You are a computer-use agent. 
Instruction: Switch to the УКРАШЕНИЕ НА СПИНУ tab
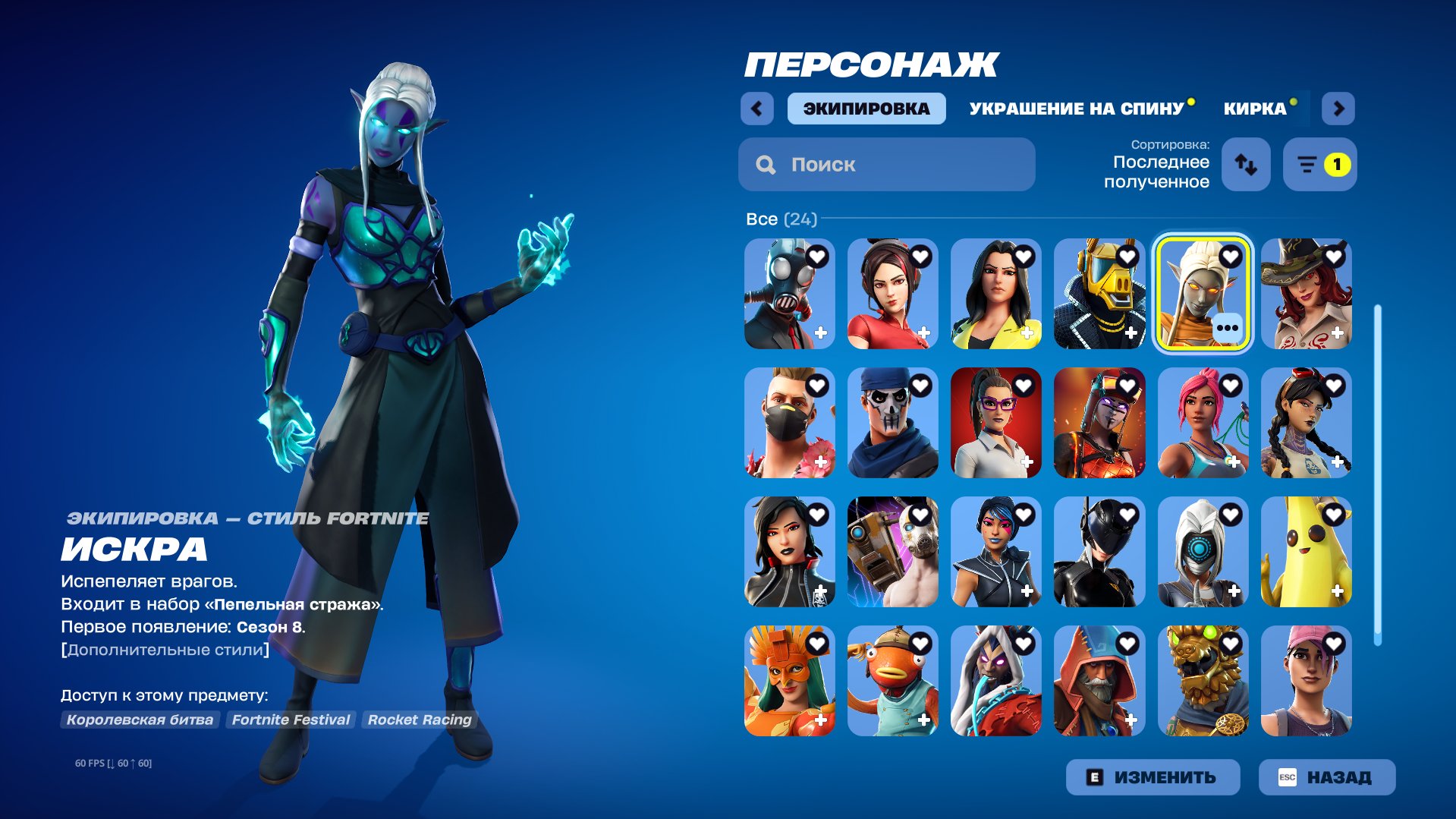(x=1076, y=108)
